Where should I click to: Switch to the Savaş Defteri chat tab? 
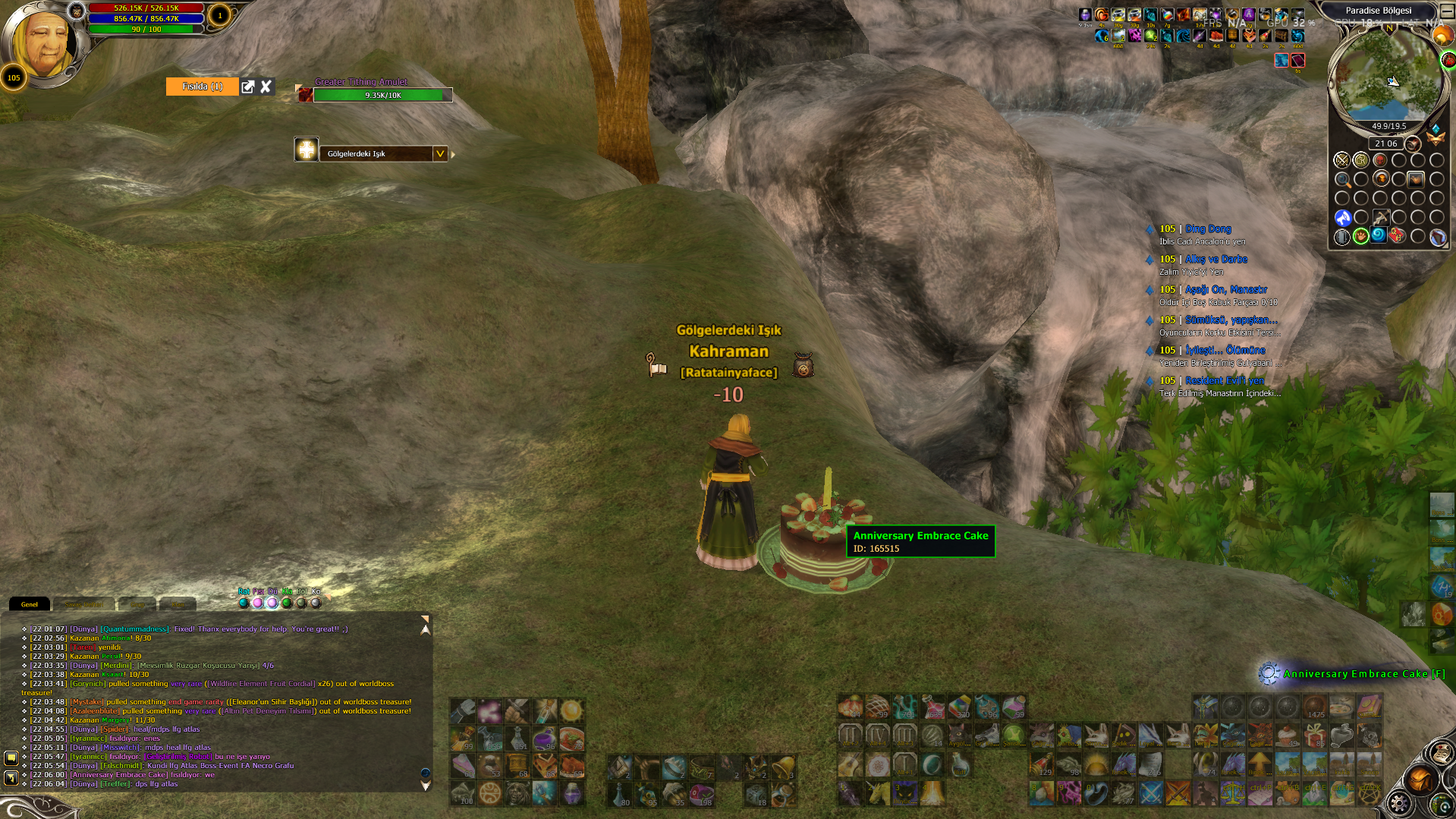click(83, 604)
